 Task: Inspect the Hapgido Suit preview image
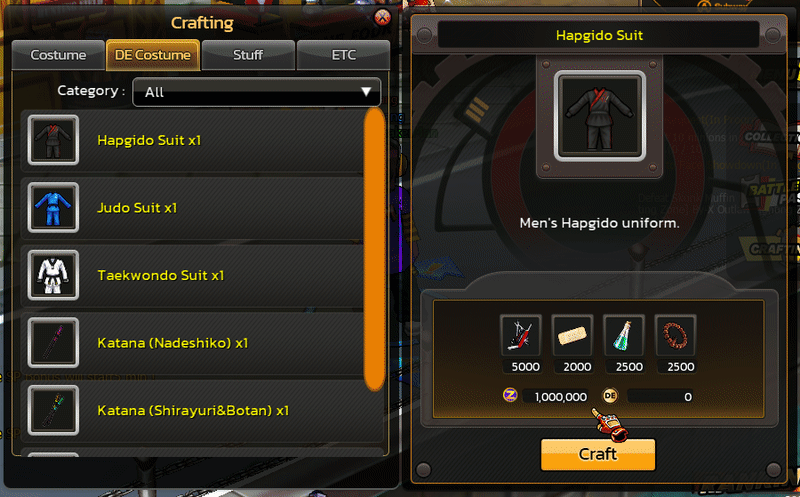pos(598,117)
